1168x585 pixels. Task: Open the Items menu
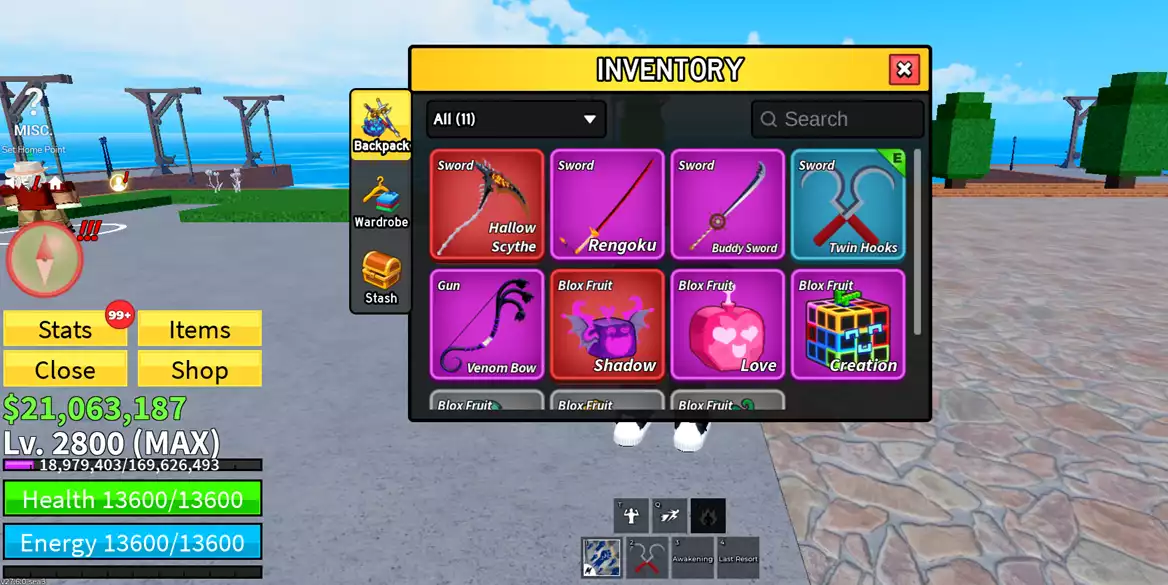pyautogui.click(x=199, y=329)
